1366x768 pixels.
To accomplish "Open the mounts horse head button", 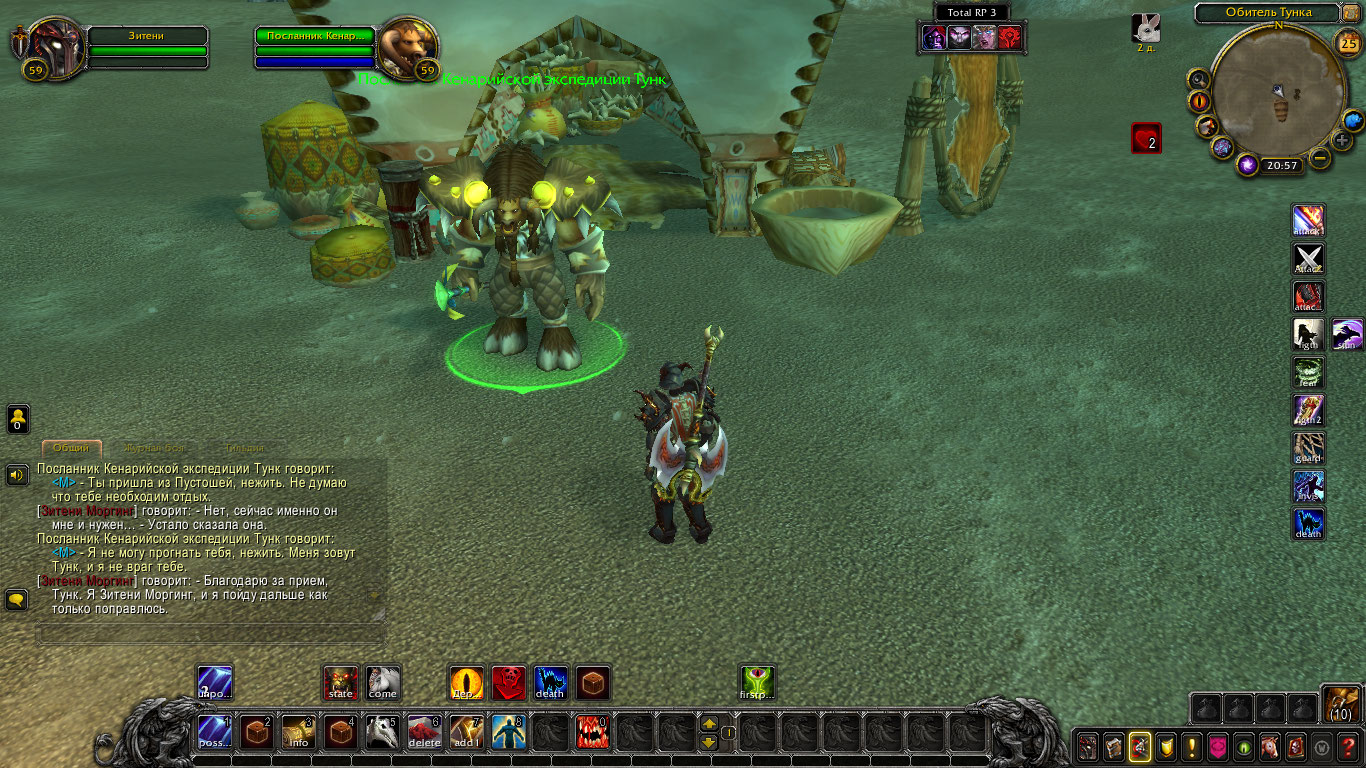I will tap(1270, 747).
